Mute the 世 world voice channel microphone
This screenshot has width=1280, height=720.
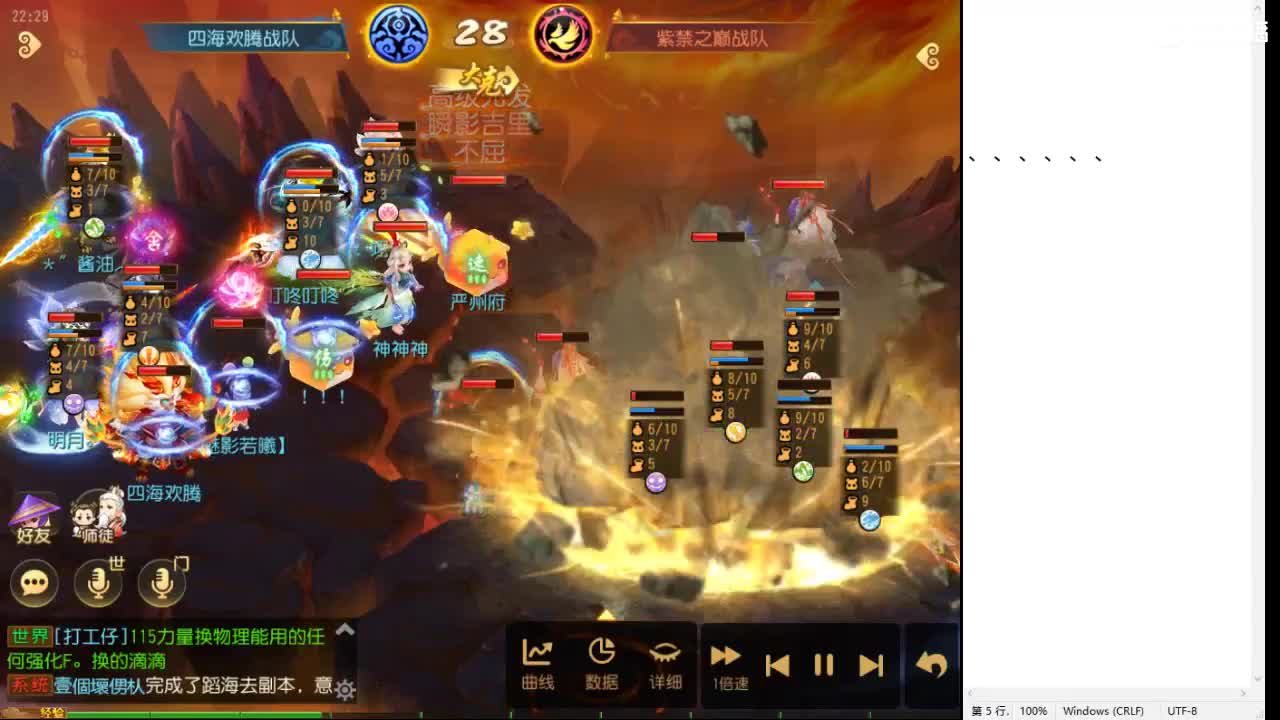[97, 583]
